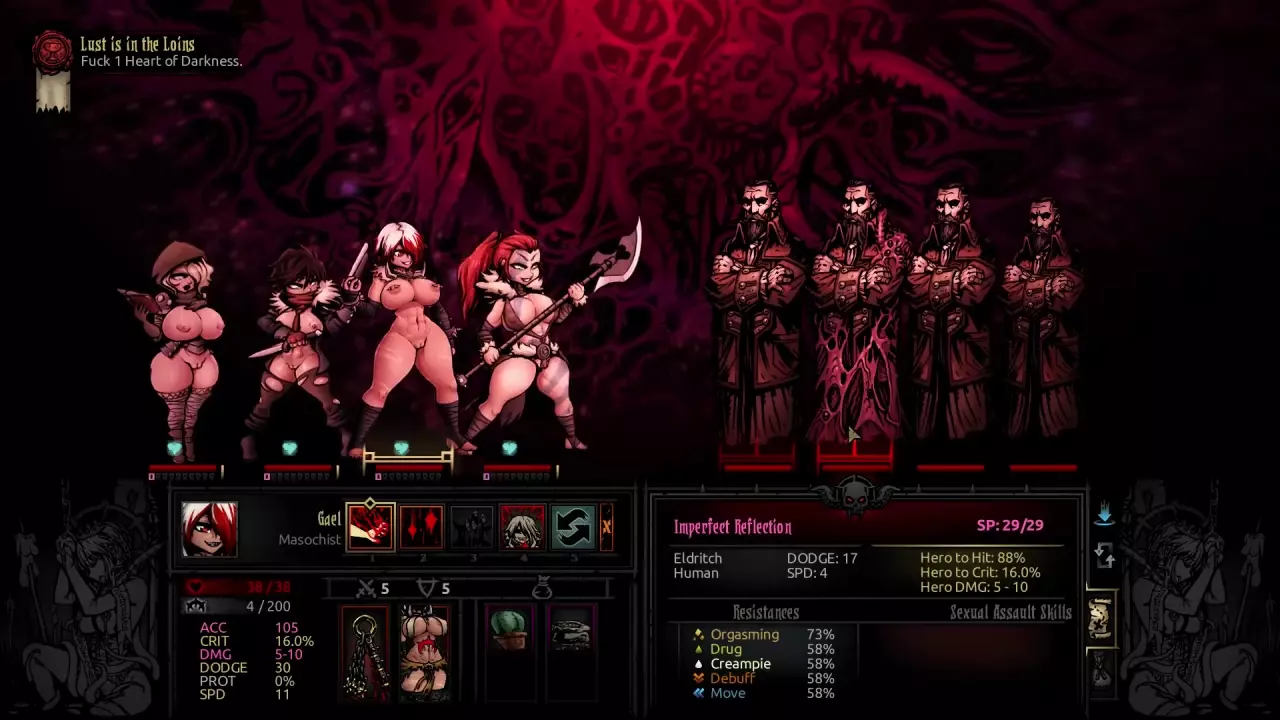
Task: Activate the fourth skill showing a pale-haired face
Action: (x=522, y=527)
